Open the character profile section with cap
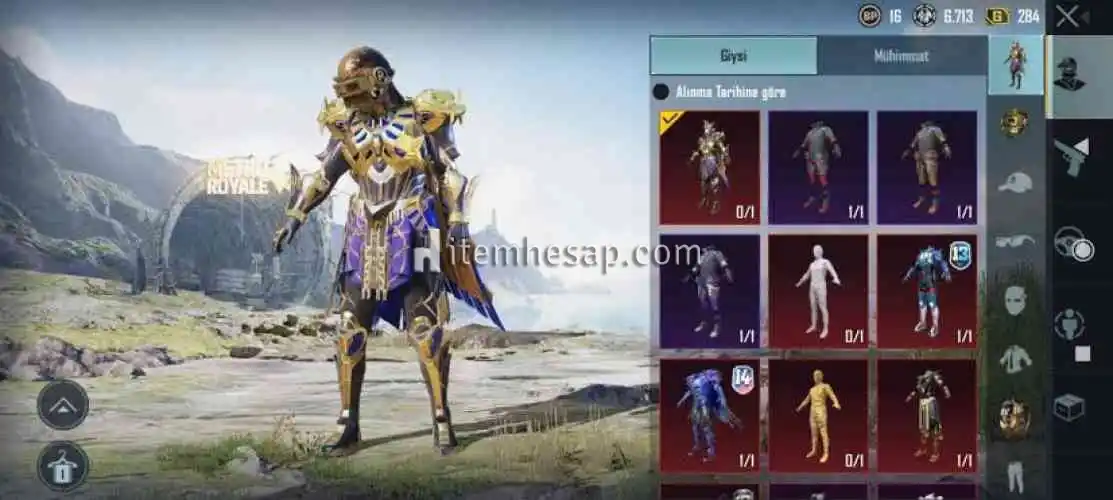The height and width of the screenshot is (500, 1113). pyautogui.click(x=1069, y=74)
